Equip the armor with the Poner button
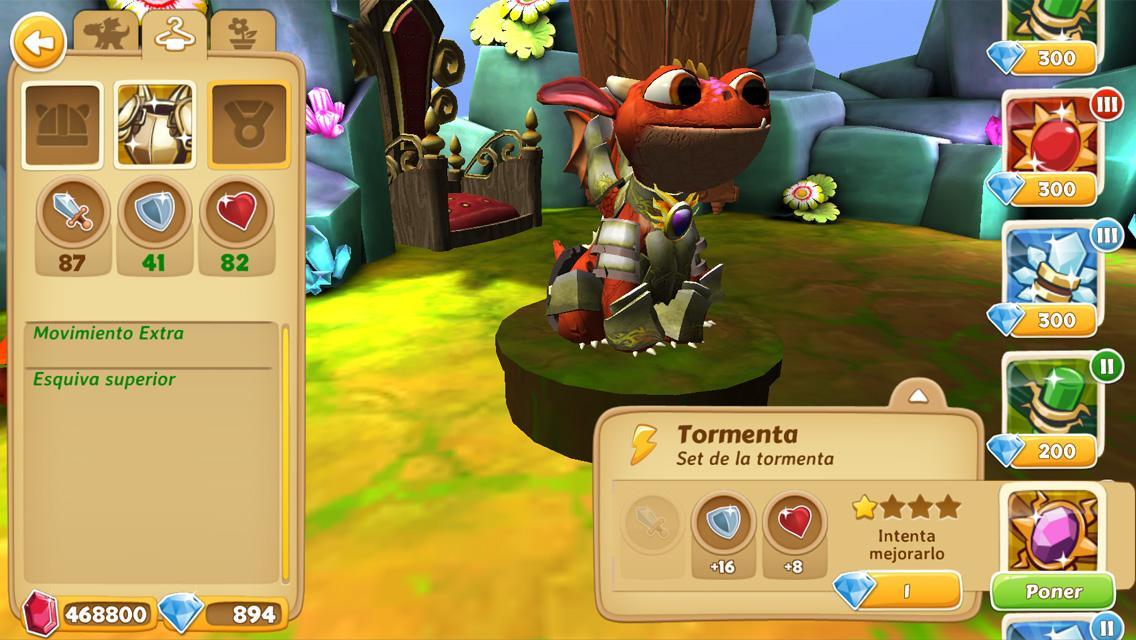 pyautogui.click(x=1053, y=592)
